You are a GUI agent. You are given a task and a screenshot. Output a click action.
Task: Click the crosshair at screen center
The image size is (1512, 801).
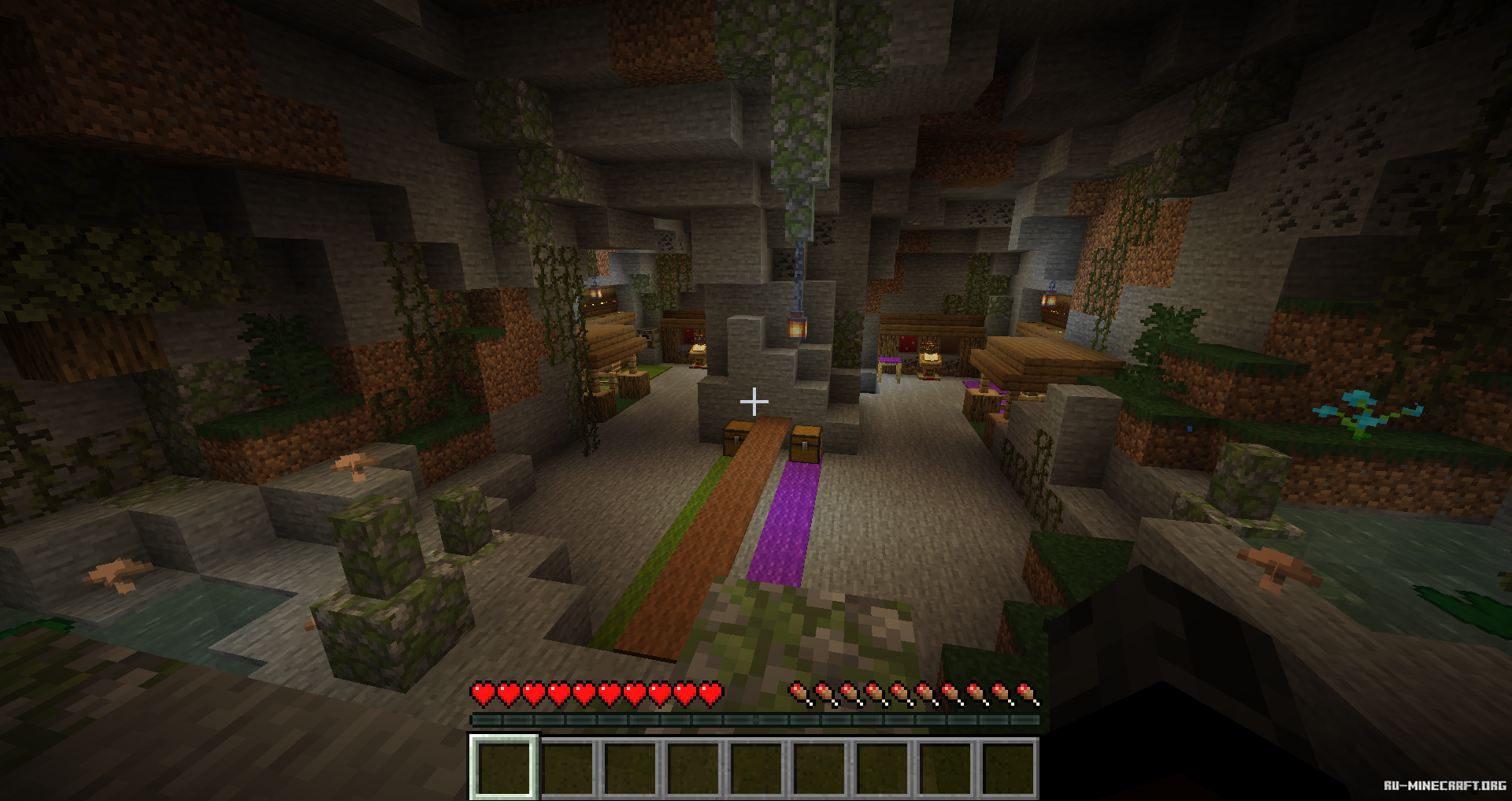pyautogui.click(x=755, y=401)
